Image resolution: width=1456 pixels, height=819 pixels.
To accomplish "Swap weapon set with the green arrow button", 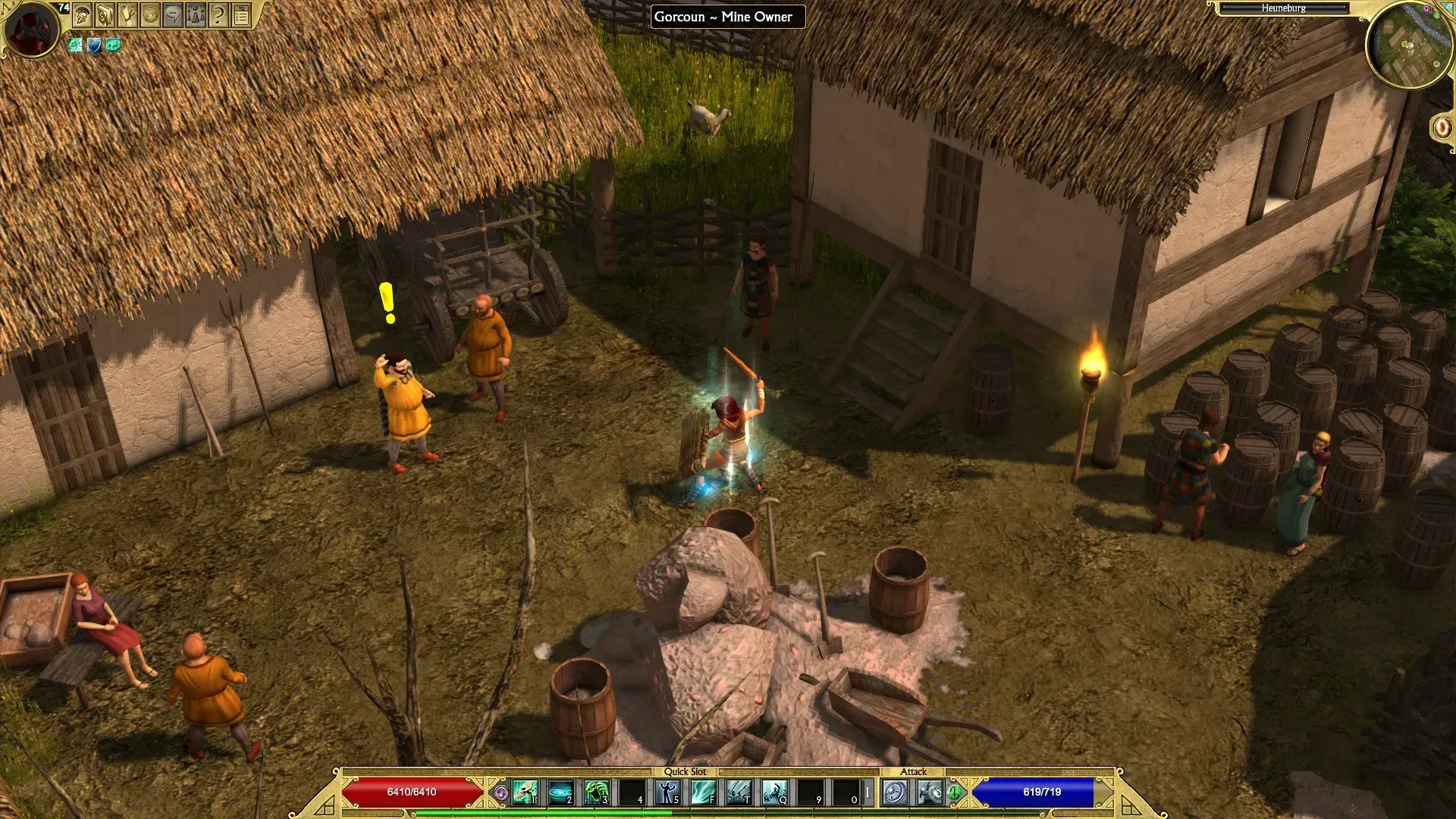I will (x=954, y=792).
